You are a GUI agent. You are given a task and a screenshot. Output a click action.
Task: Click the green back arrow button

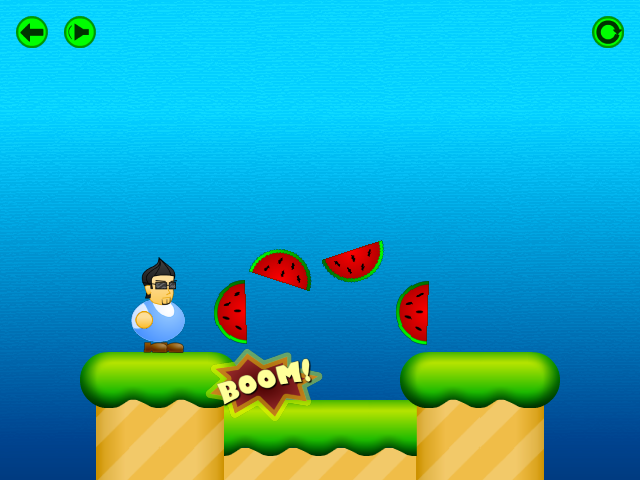[32, 32]
